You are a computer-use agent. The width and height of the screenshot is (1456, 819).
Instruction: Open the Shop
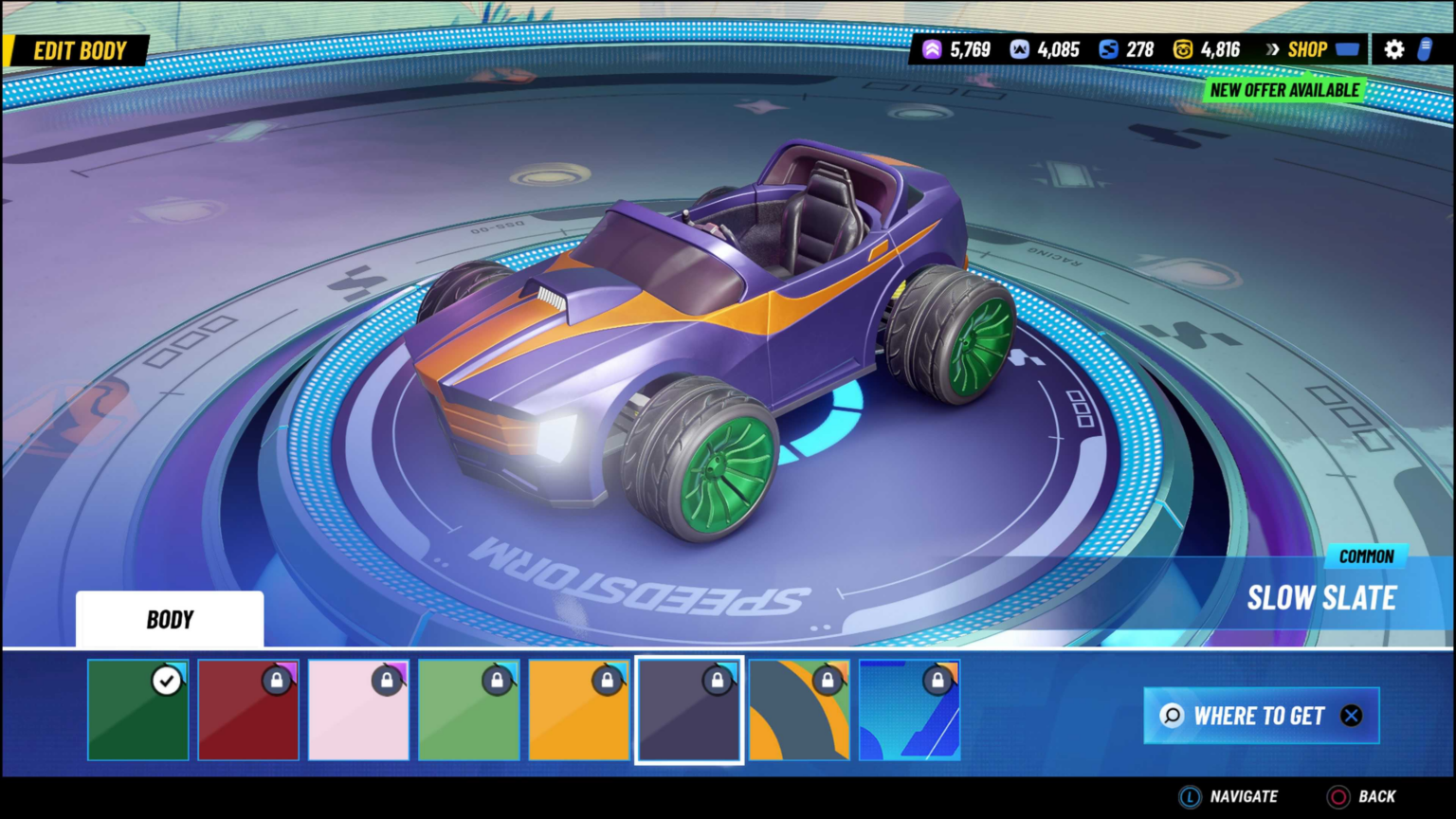(1310, 50)
